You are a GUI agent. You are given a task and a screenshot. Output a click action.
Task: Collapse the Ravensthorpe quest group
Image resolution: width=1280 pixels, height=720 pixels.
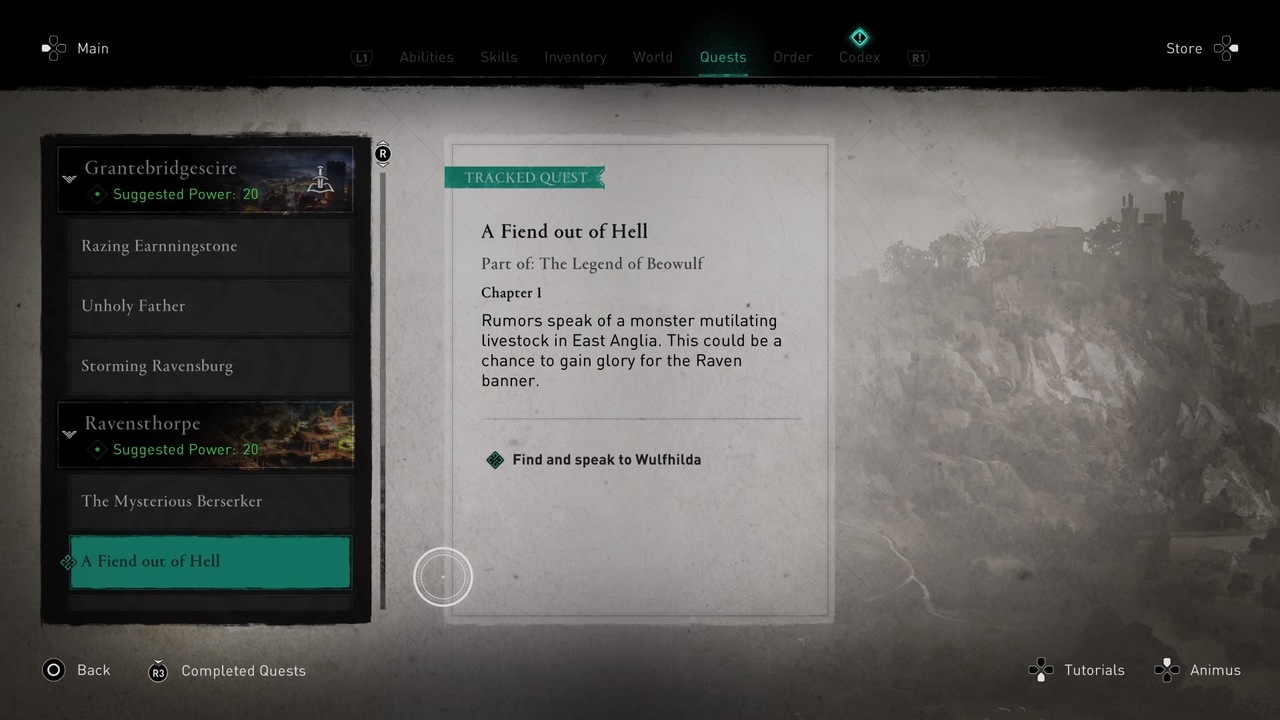(69, 434)
